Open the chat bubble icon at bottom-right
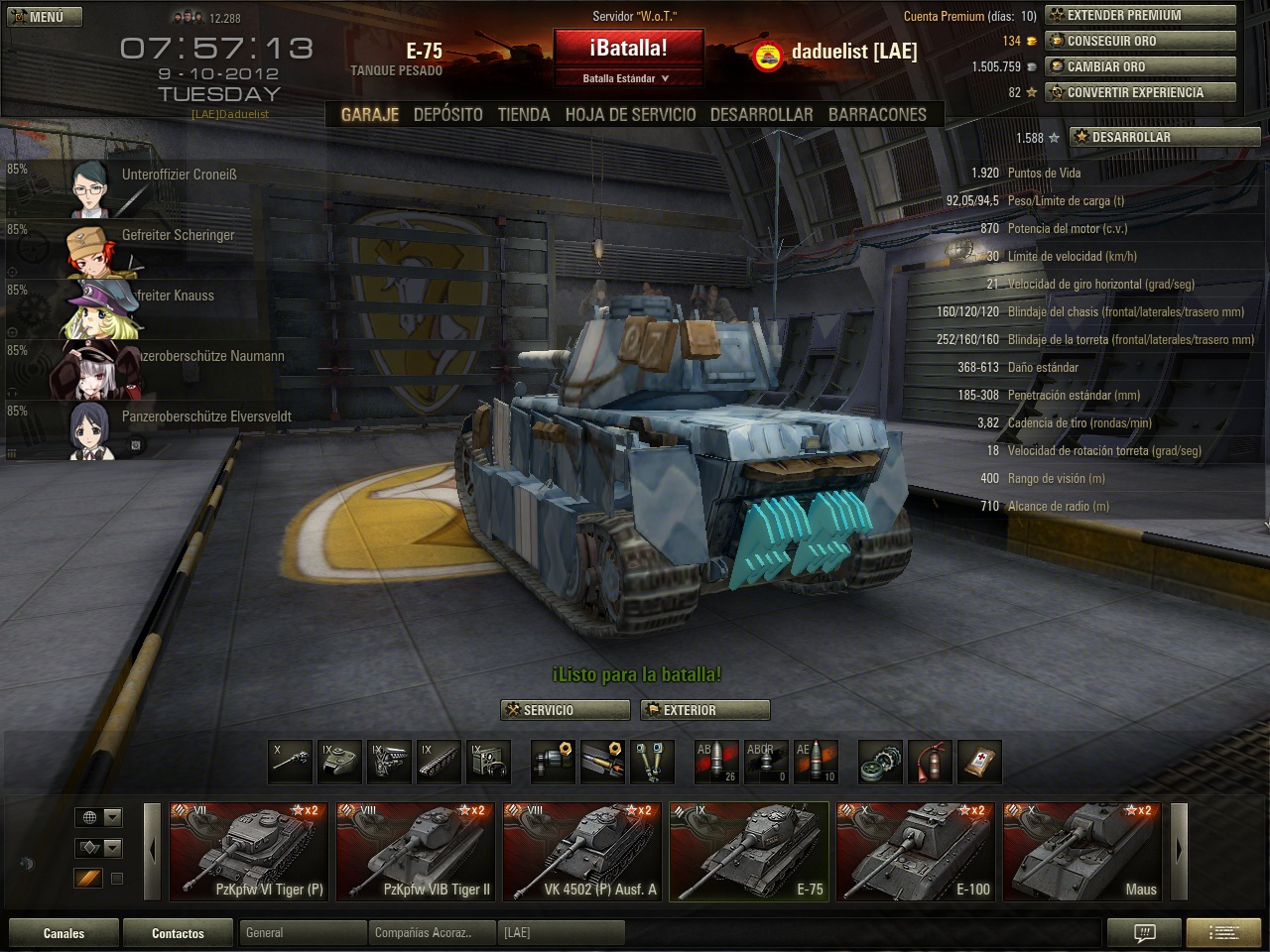 coord(1144,932)
